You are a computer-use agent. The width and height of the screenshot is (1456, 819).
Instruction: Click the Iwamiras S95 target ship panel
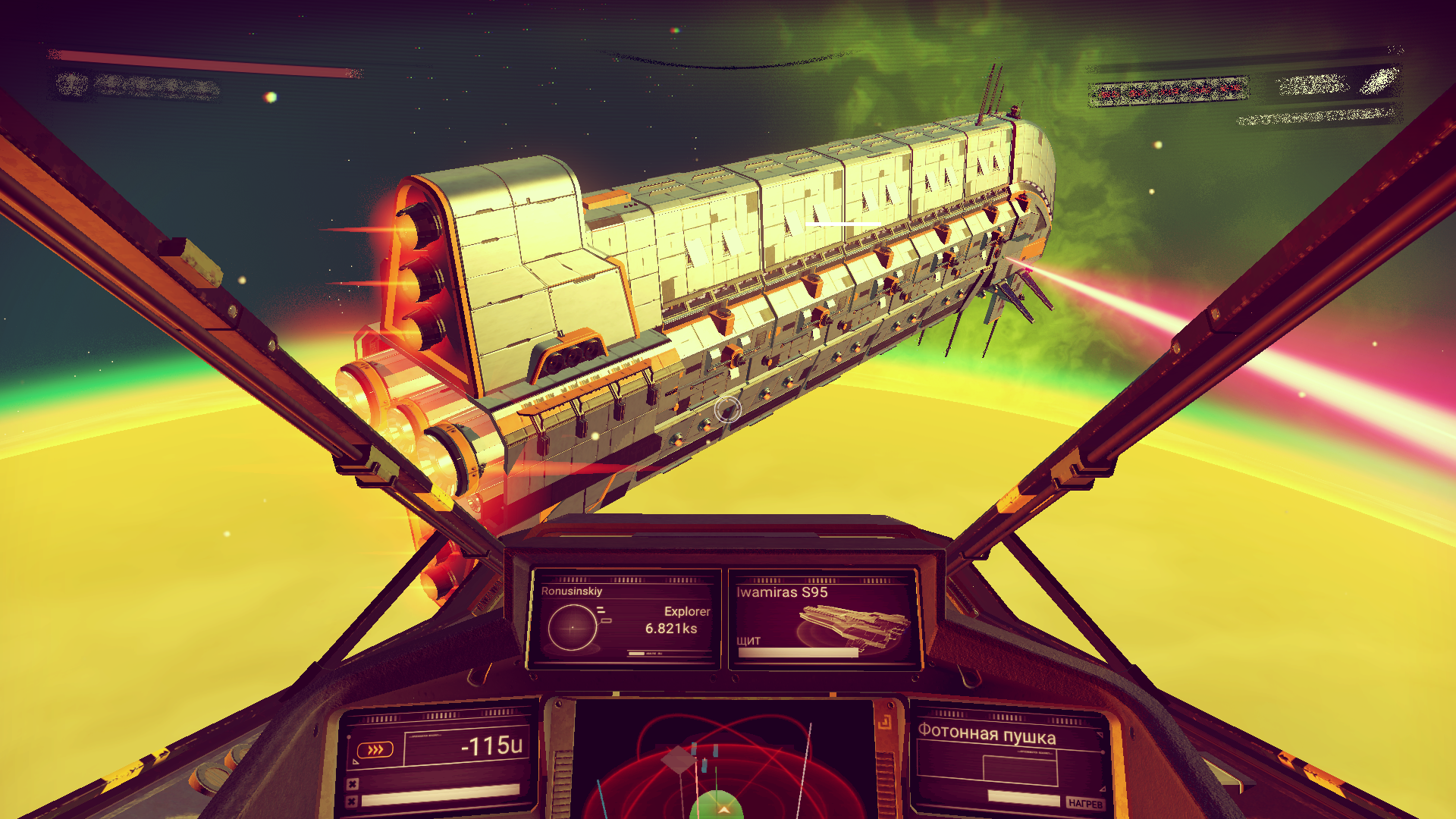[824, 619]
